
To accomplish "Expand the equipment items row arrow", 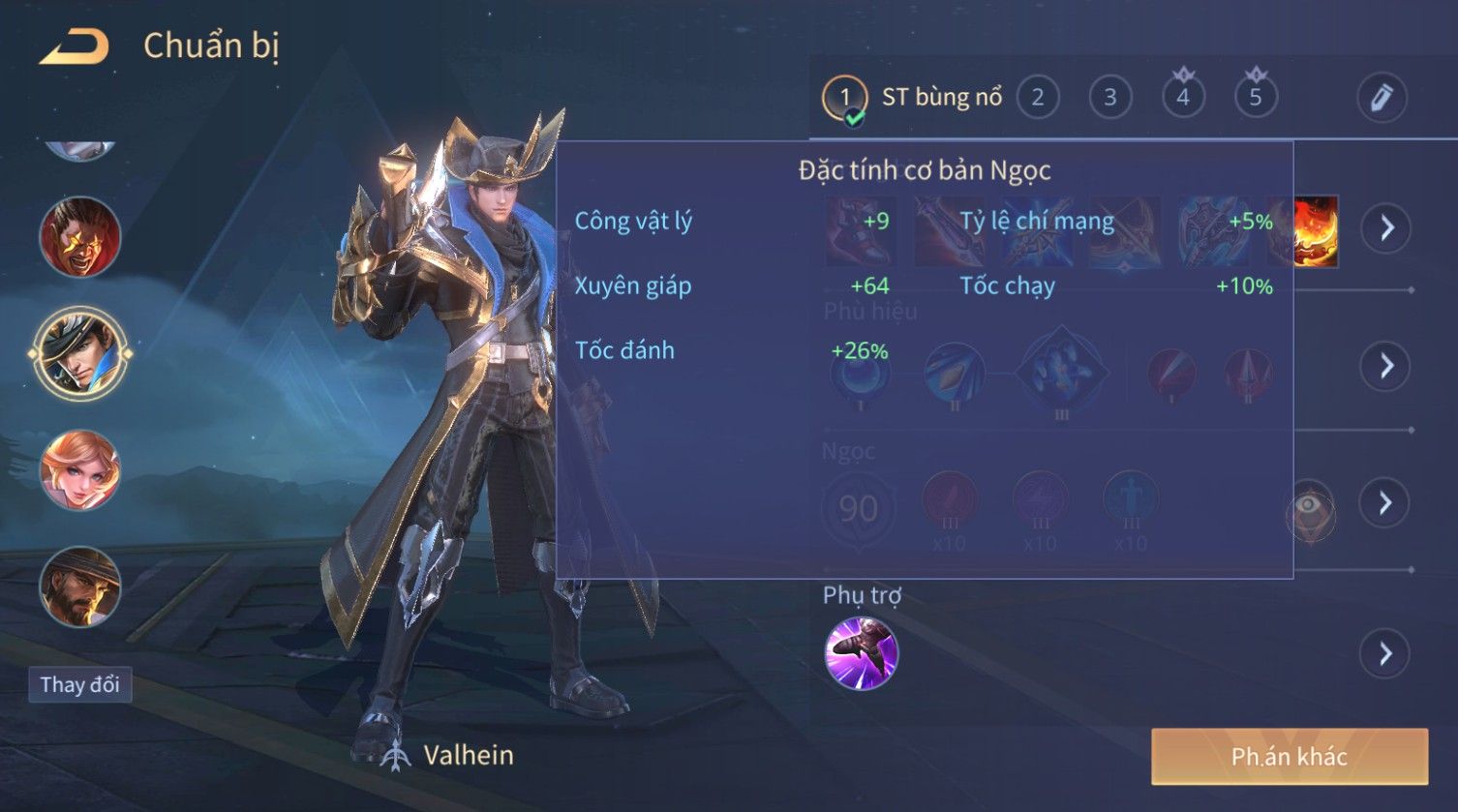I will pos(1384,228).
